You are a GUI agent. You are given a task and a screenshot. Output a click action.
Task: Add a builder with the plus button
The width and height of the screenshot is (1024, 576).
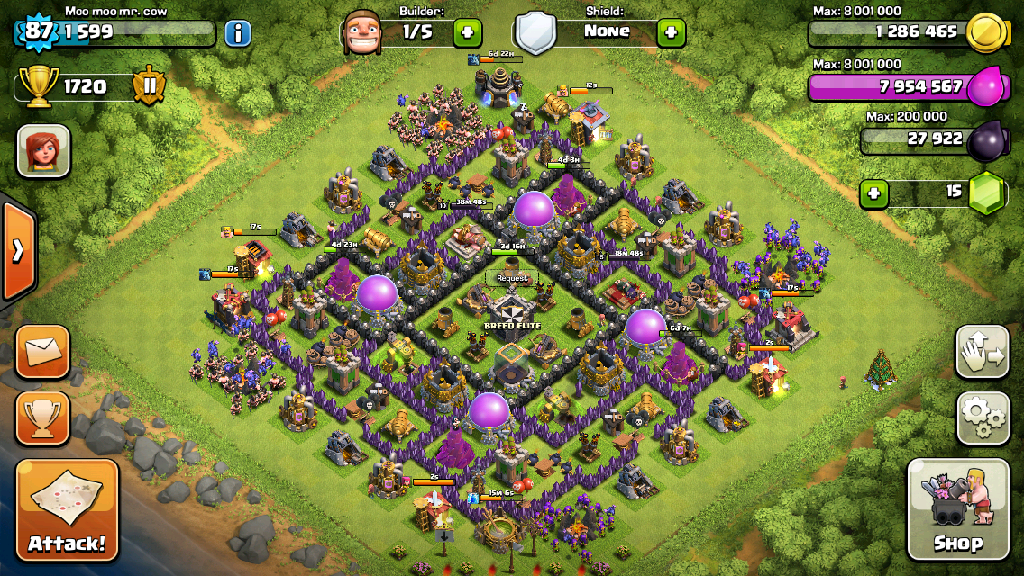467,32
